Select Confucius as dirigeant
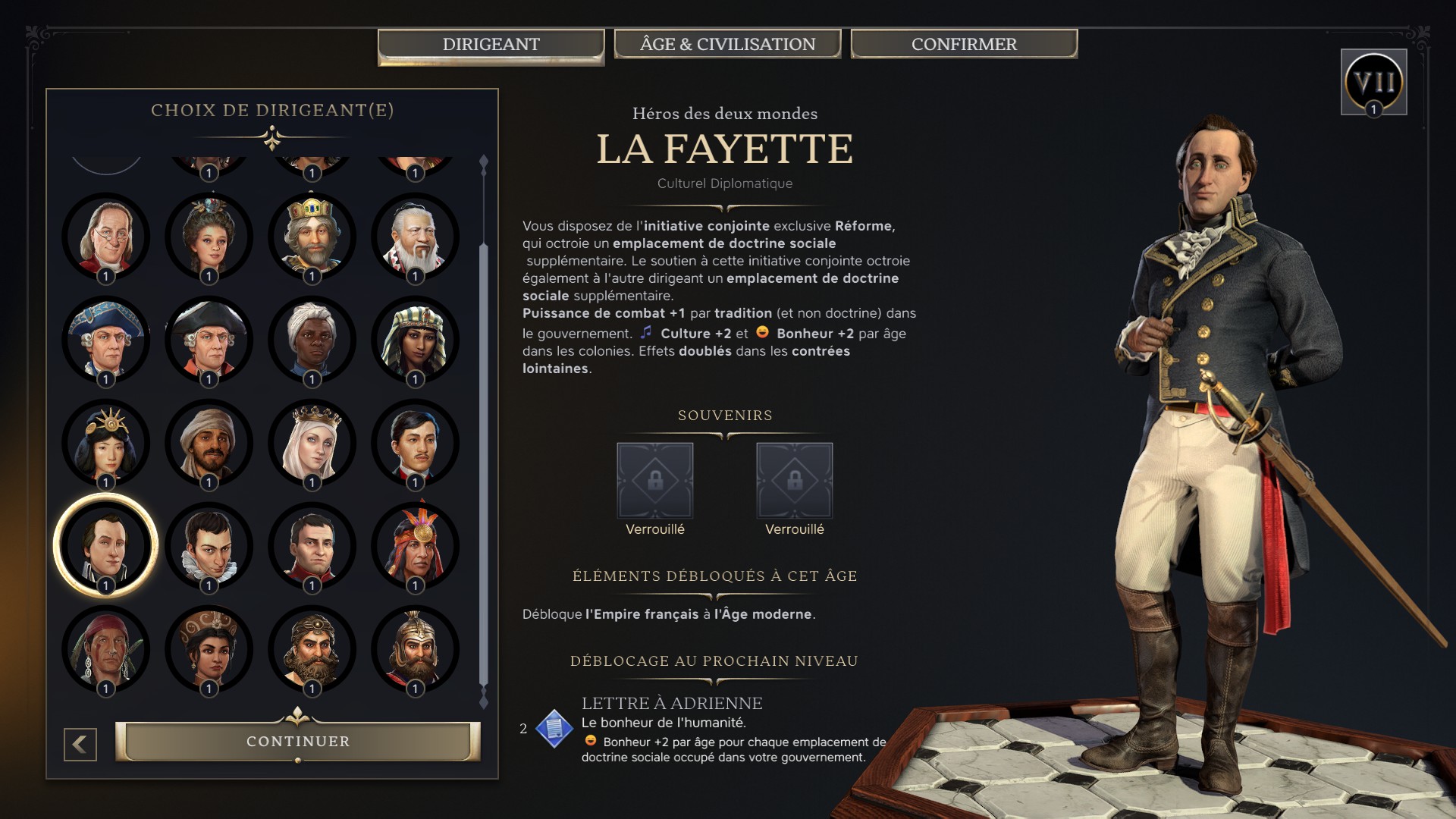 (x=413, y=237)
